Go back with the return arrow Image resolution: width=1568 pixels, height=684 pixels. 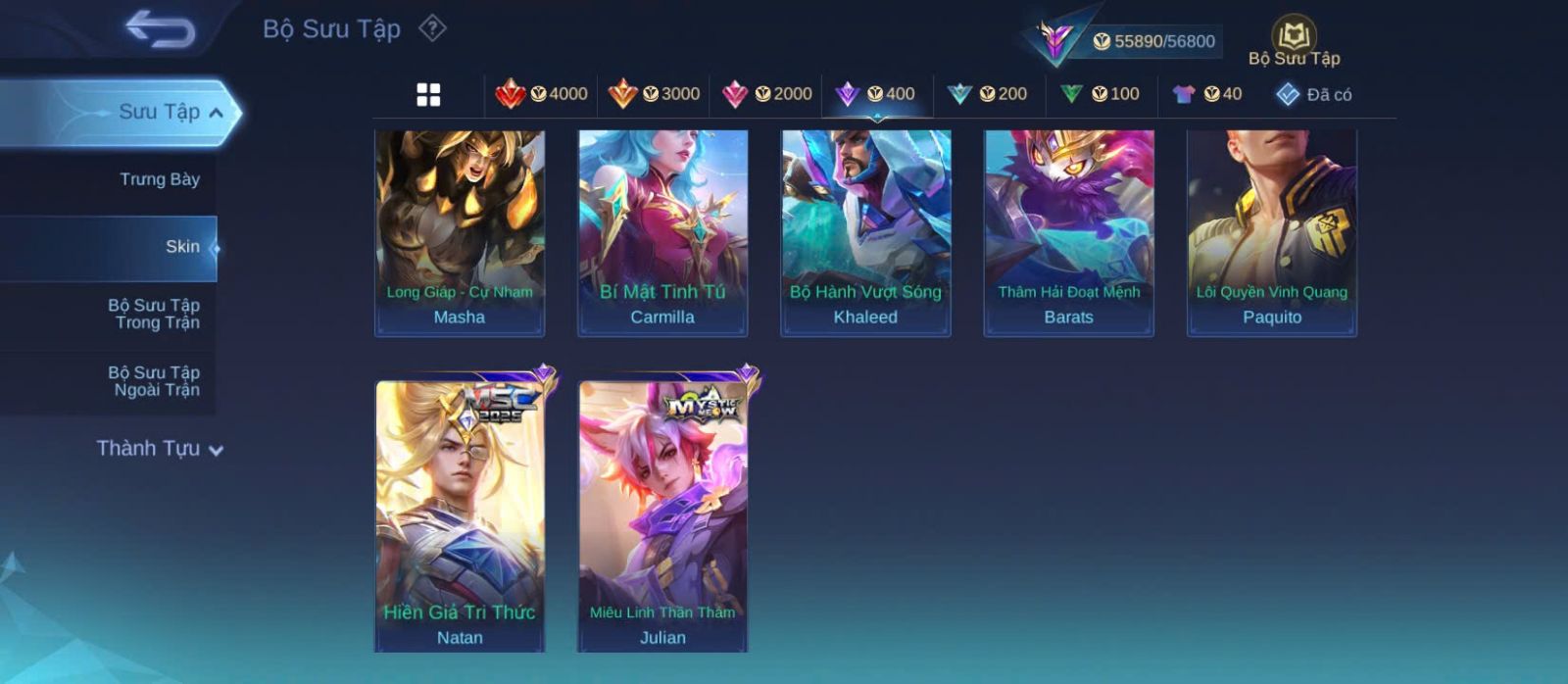click(x=160, y=29)
